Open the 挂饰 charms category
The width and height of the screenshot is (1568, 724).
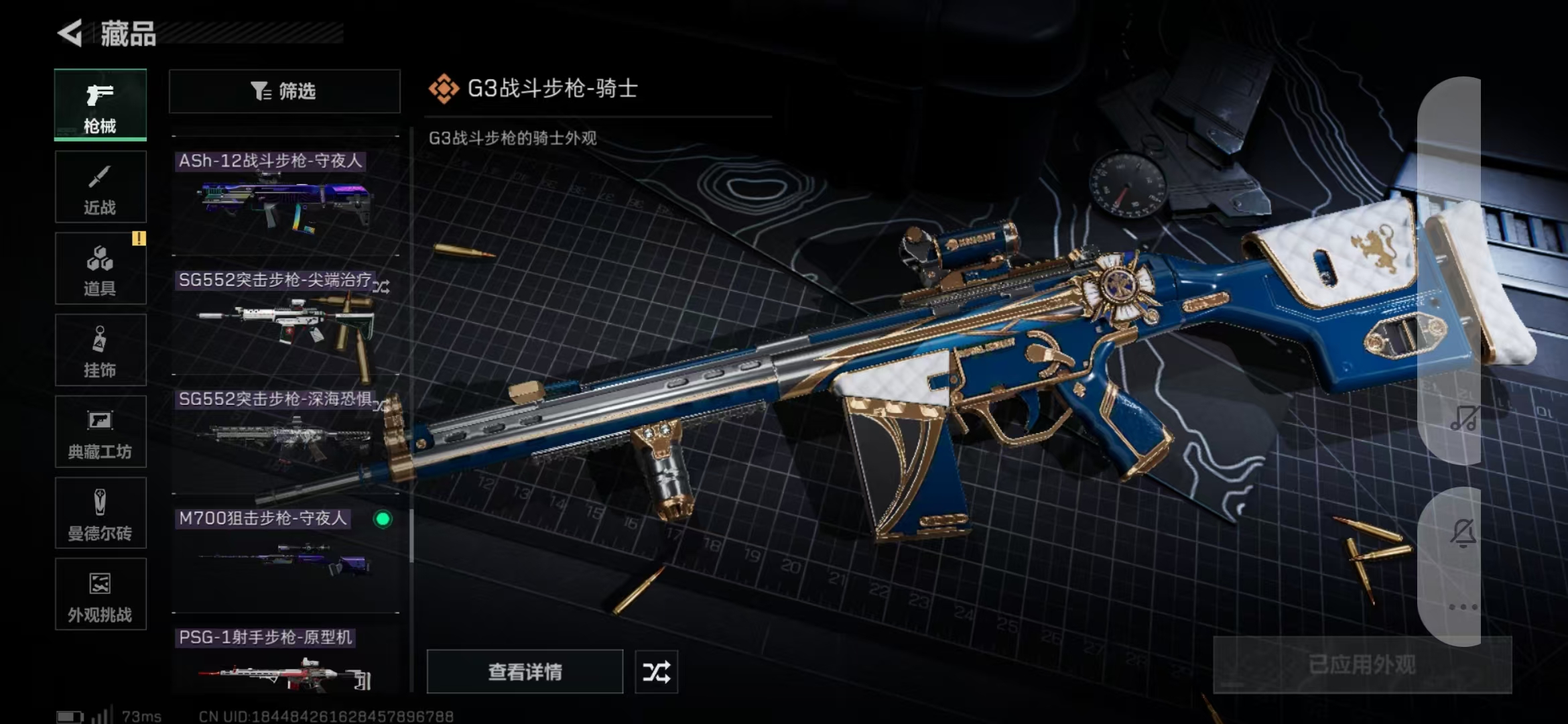pyautogui.click(x=99, y=350)
